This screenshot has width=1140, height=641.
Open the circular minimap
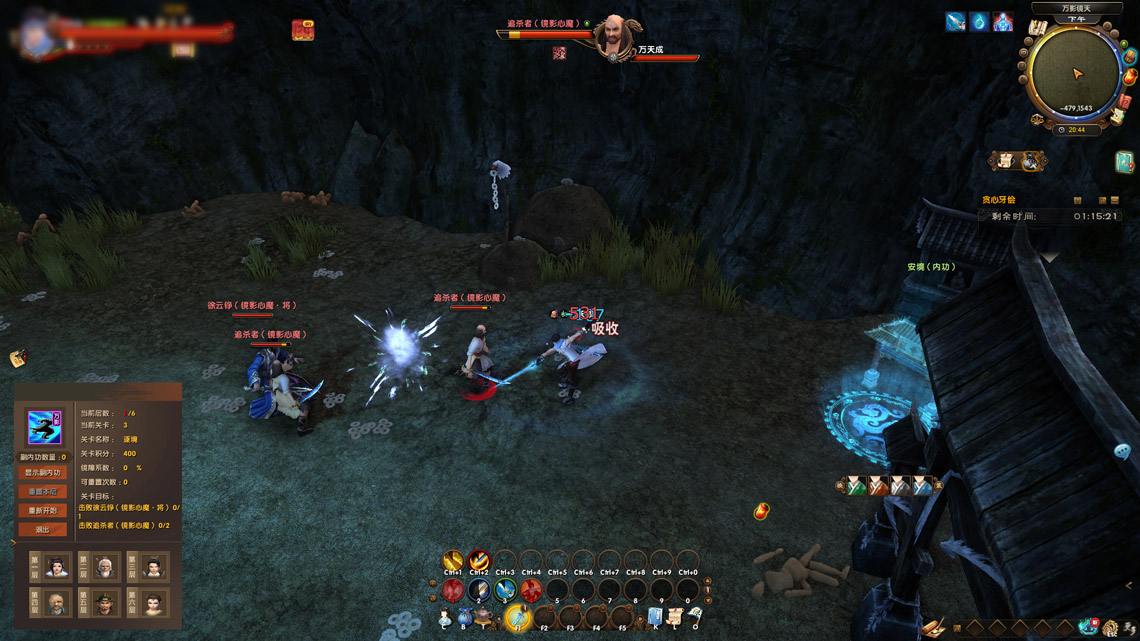(1076, 75)
